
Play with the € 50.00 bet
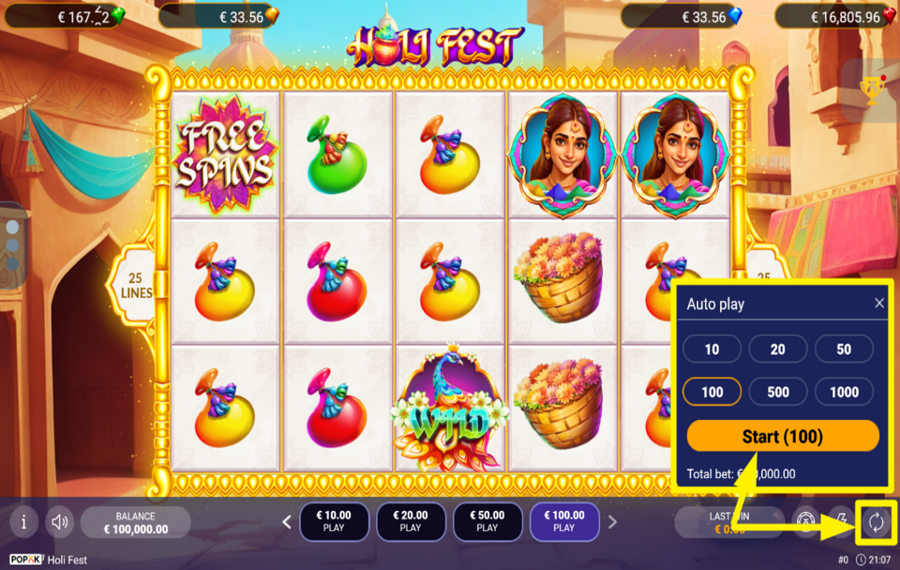487,521
